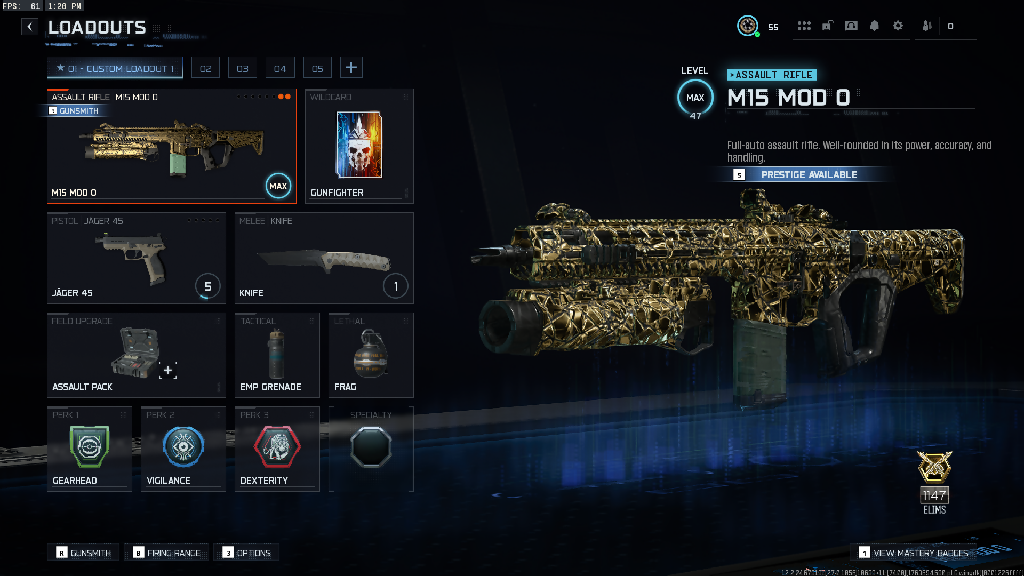This screenshot has height=576, width=1024.
Task: Select the M15 MOD 0 primary weapon slot
Action: [x=171, y=146]
